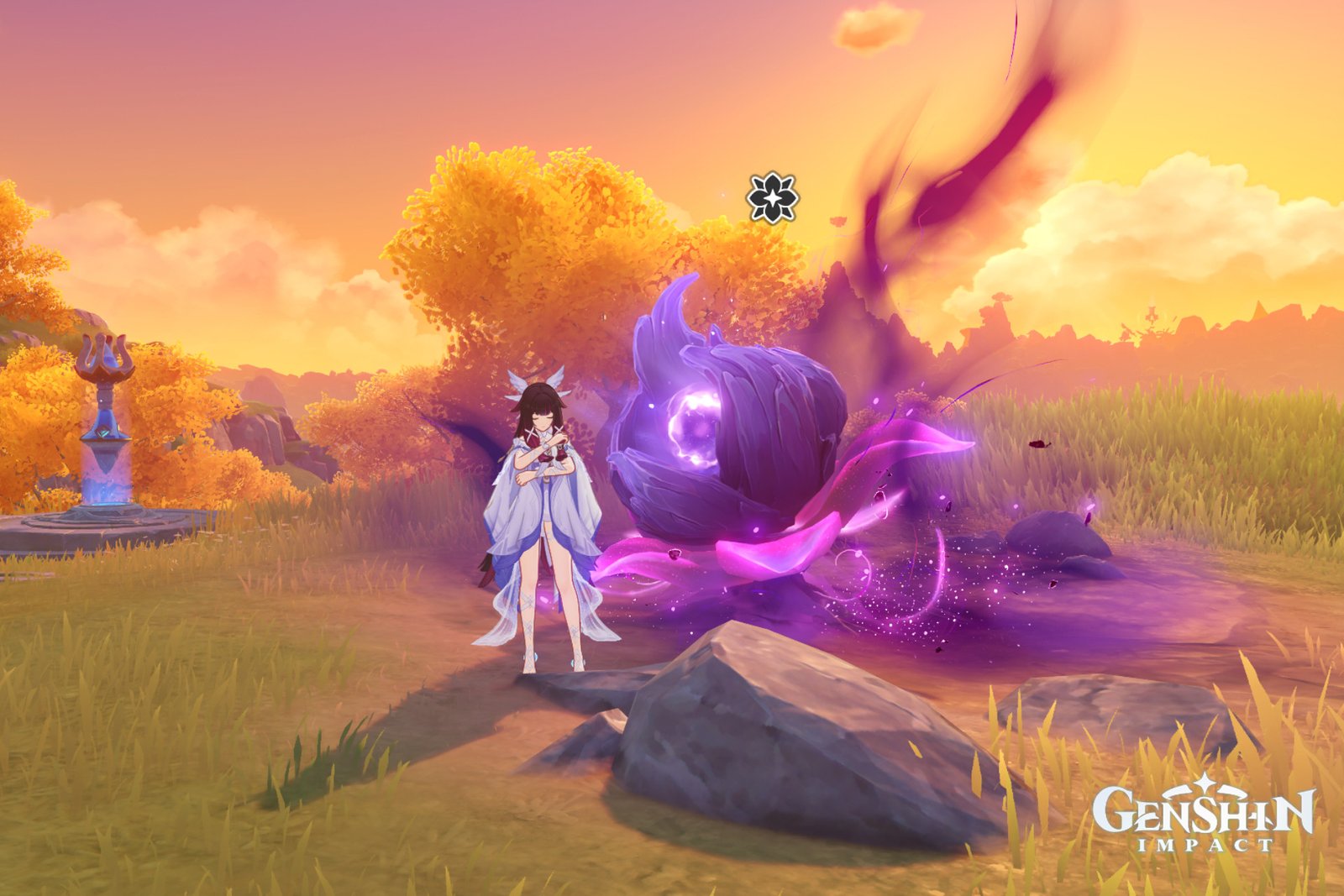Screen dimensions: 1344x896
Task: Click the black flower marker icon
Action: 772,198
